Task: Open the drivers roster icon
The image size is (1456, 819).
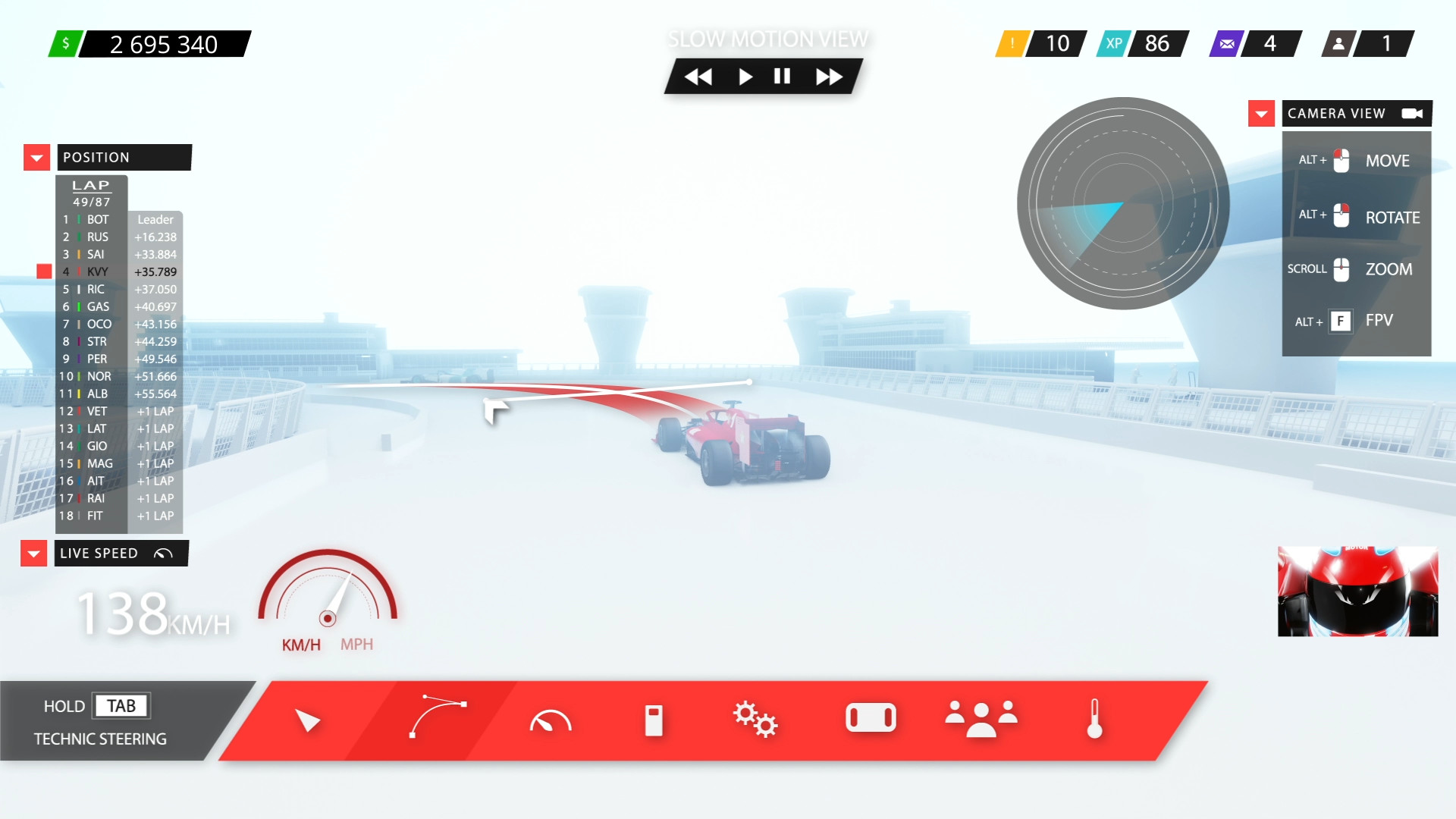Action: tap(980, 719)
